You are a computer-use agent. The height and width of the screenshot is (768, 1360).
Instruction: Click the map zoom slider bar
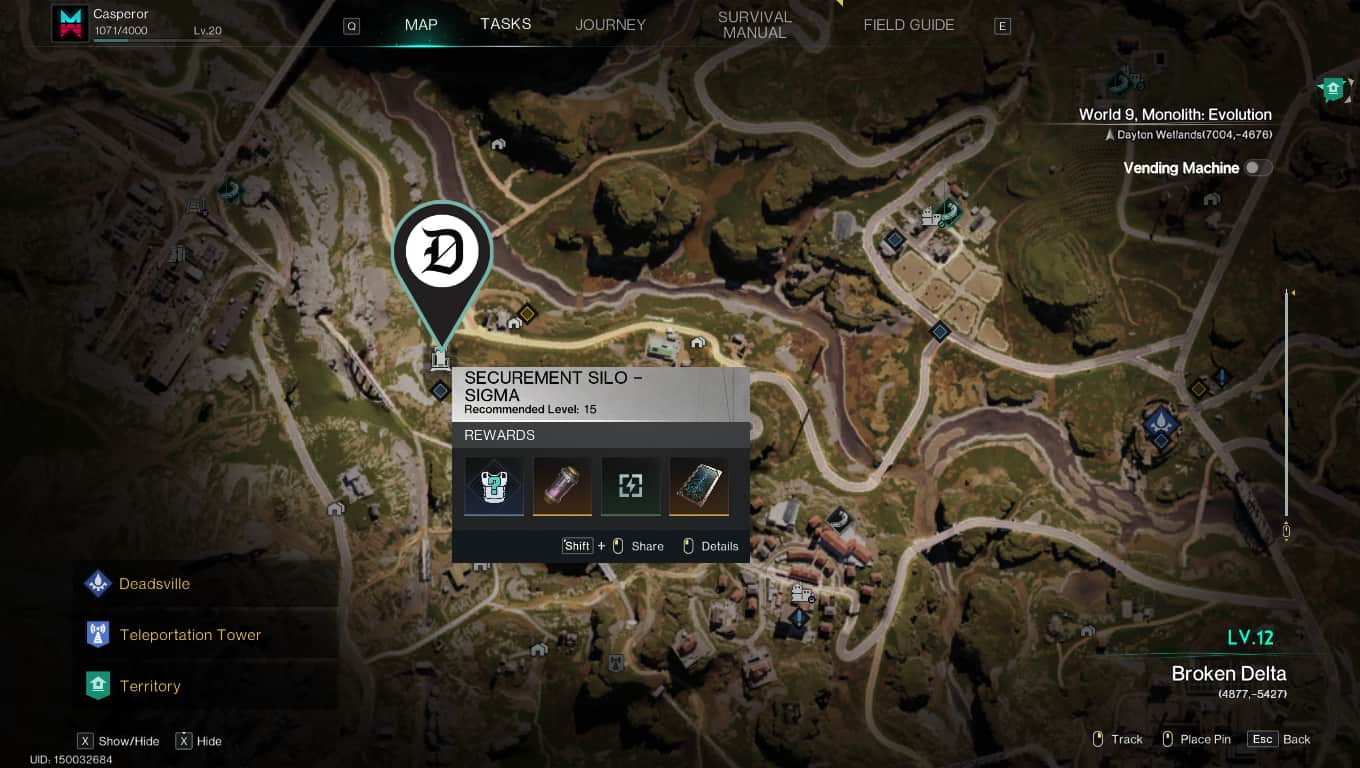click(x=1287, y=410)
